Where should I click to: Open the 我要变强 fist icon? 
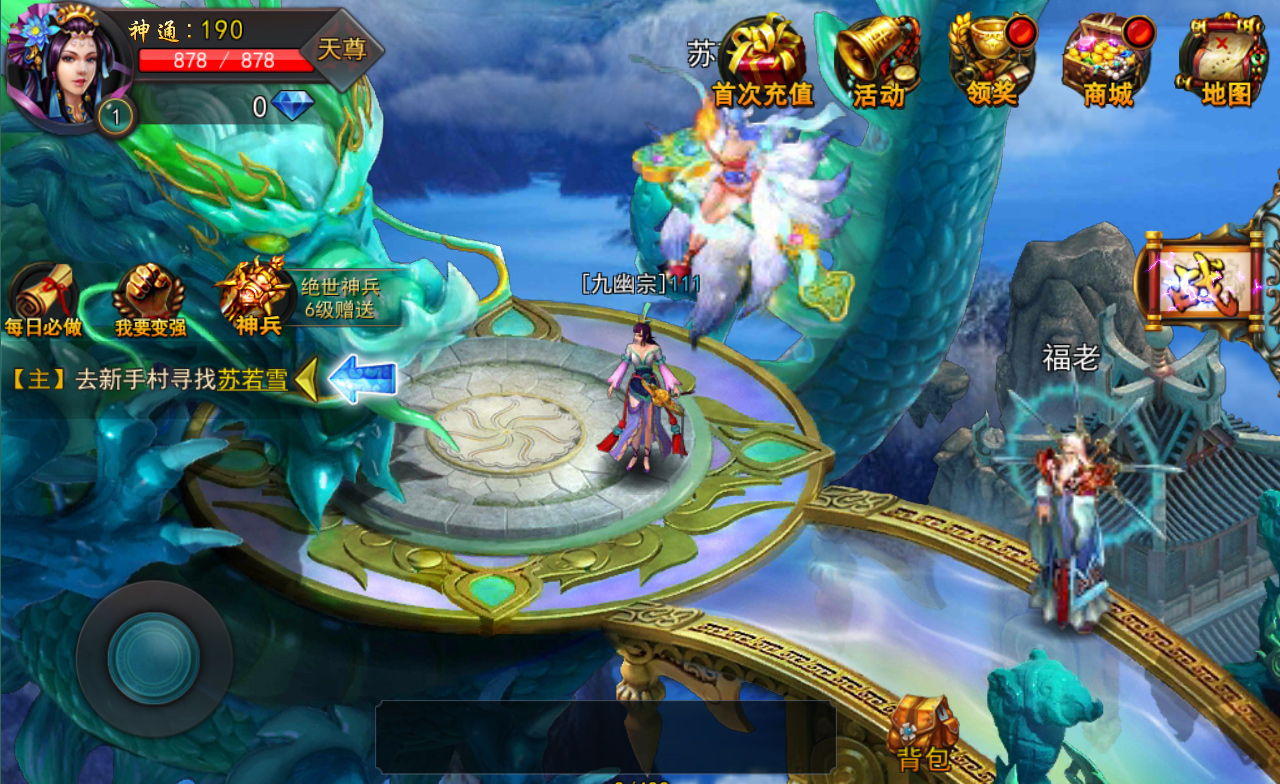point(150,299)
